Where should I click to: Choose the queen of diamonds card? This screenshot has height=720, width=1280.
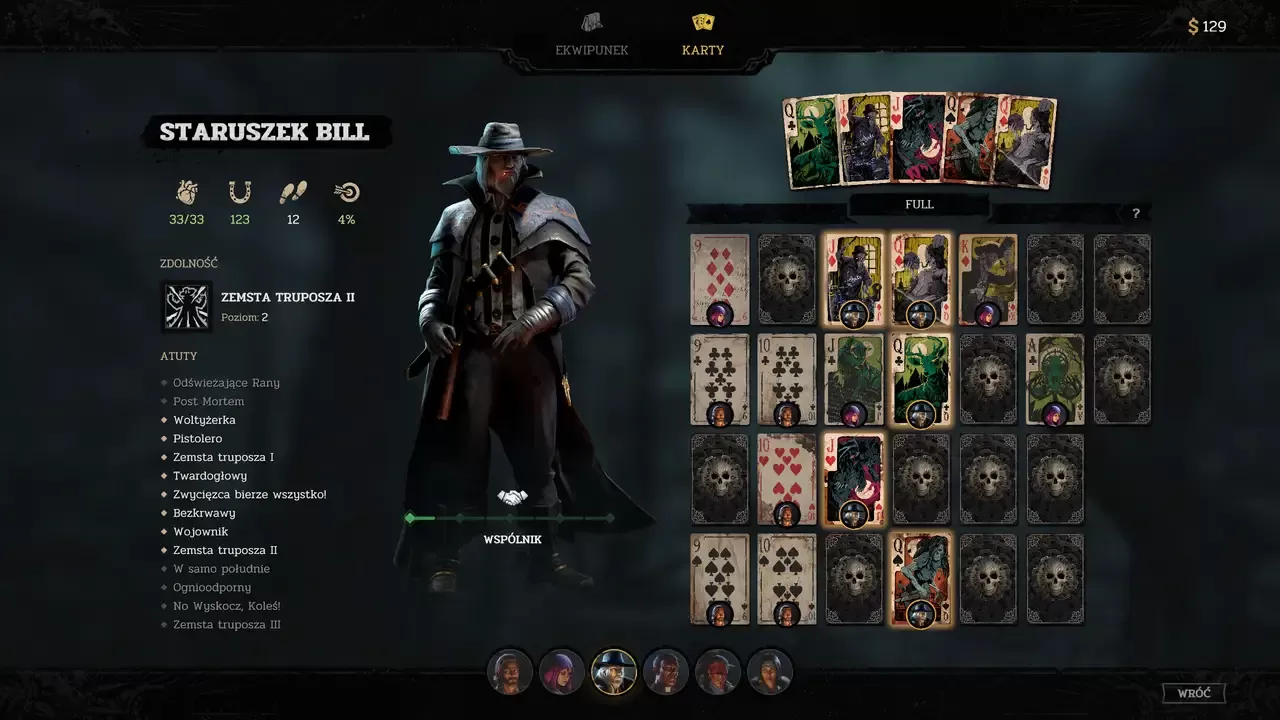[920, 279]
